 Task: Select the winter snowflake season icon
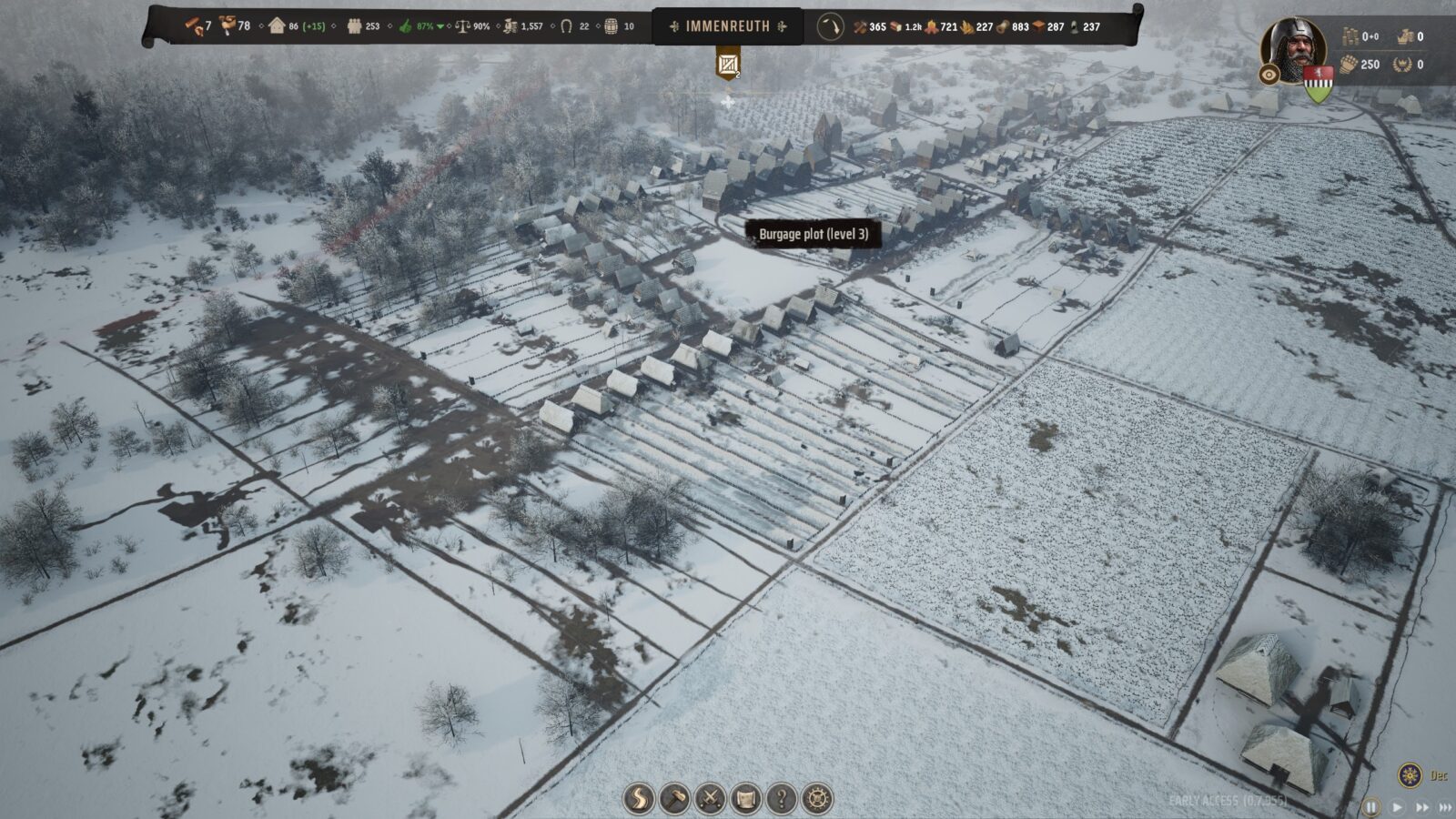[x=1410, y=775]
